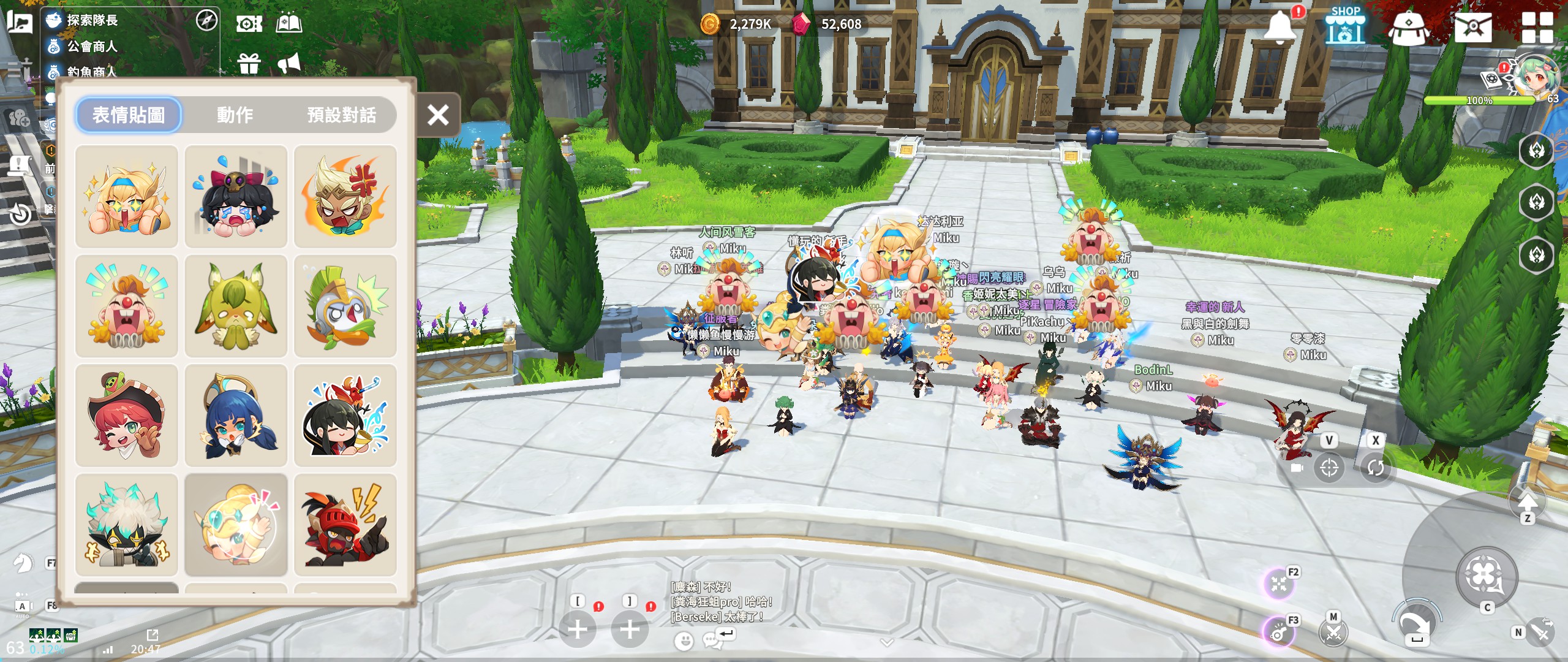Open the 預設對話 preset dialogue tab
The width and height of the screenshot is (1568, 662).
point(341,115)
